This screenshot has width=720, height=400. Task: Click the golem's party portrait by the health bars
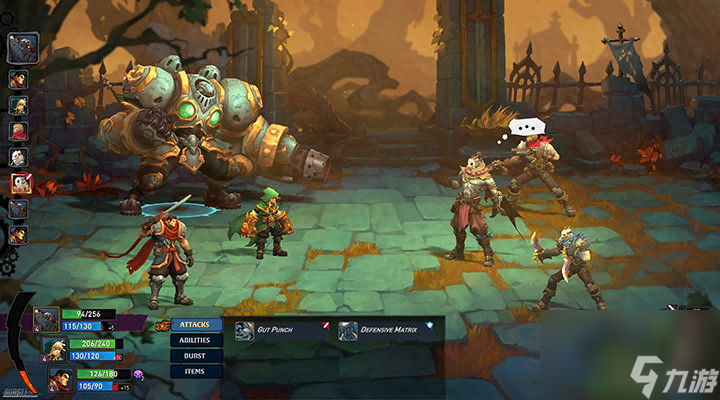click(45, 319)
